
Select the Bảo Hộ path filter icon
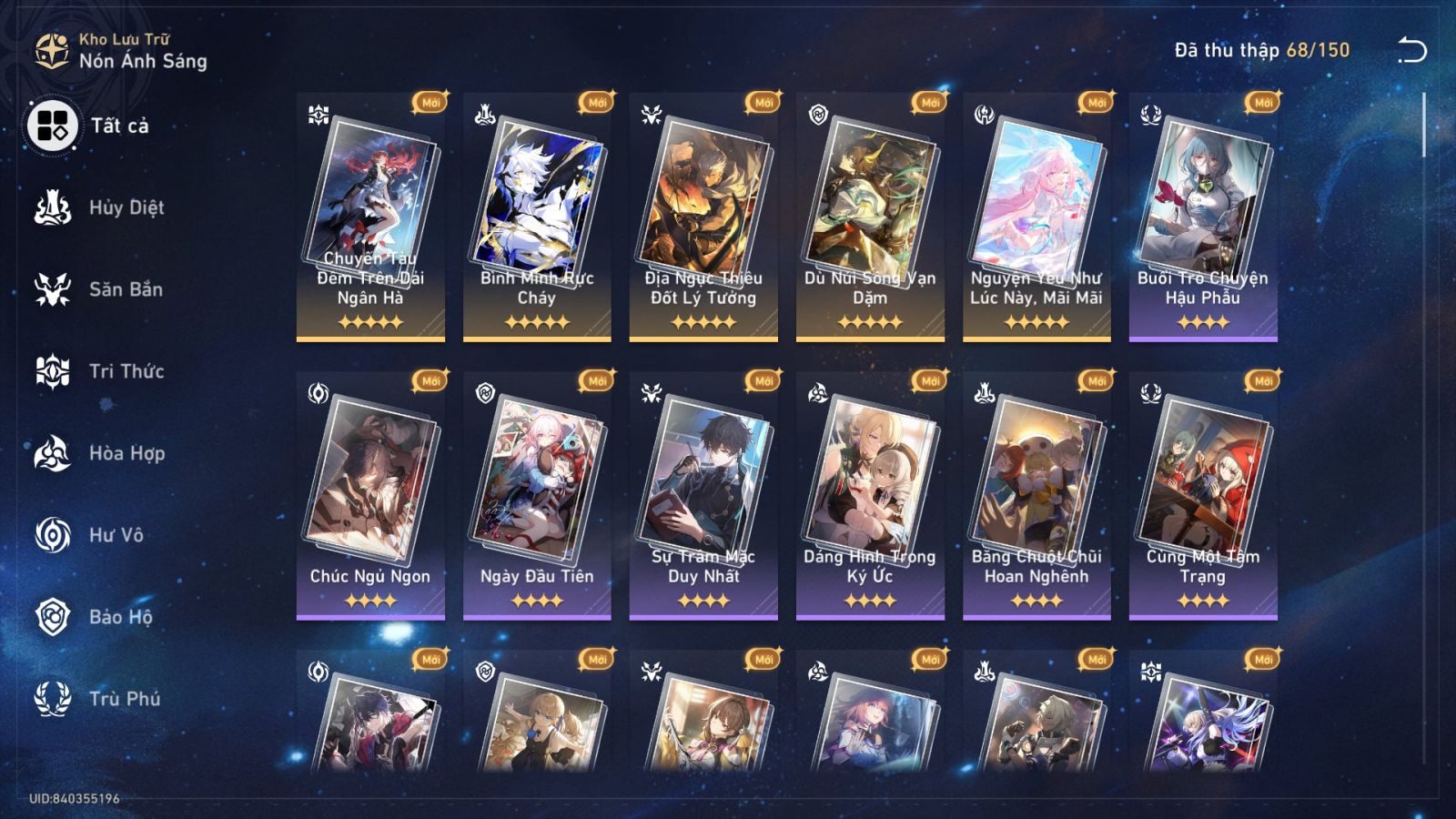(53, 617)
